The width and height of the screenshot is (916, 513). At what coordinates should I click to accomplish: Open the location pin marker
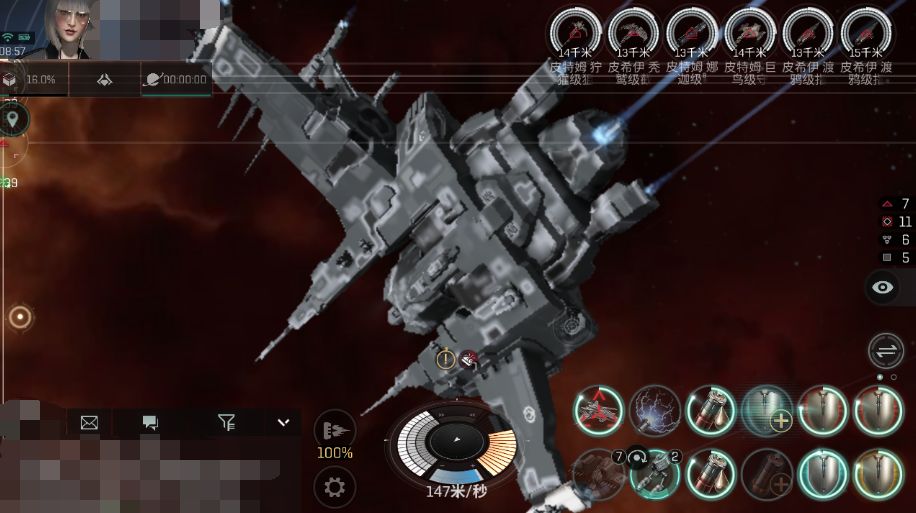click(x=13, y=120)
